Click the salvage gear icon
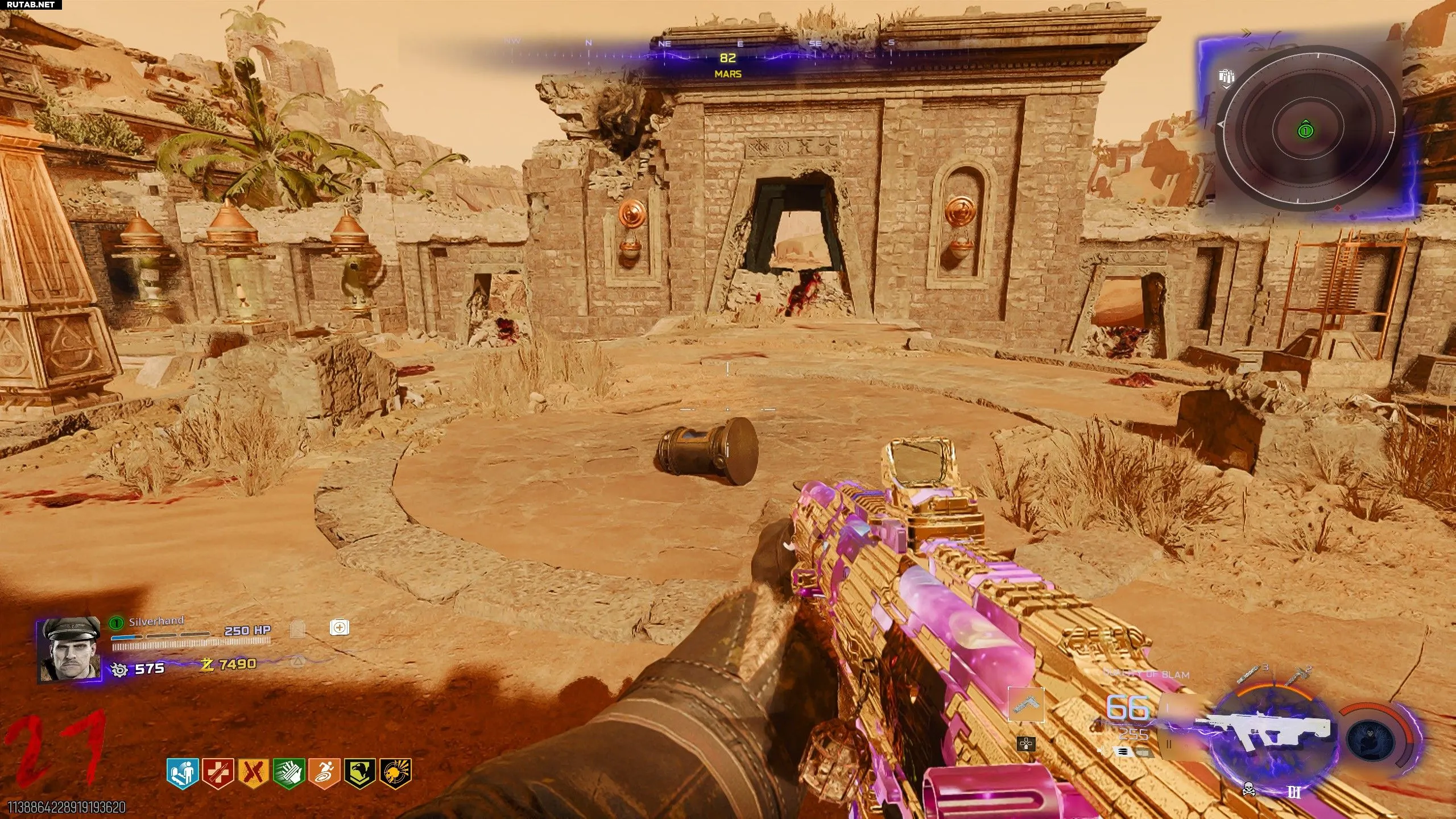This screenshot has width=1456, height=819. 119,669
